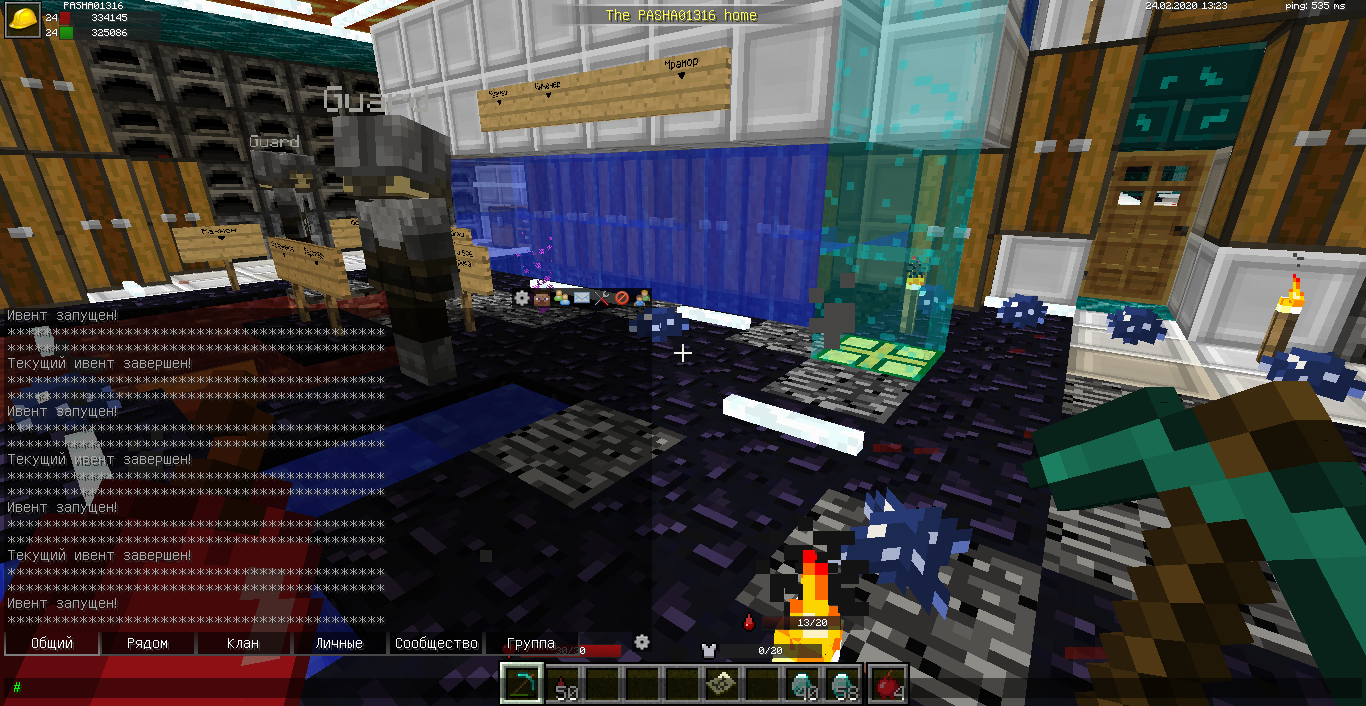The height and width of the screenshot is (706, 1366).
Task: Select the diamond pickaxe hotbar slot
Action: click(522, 684)
